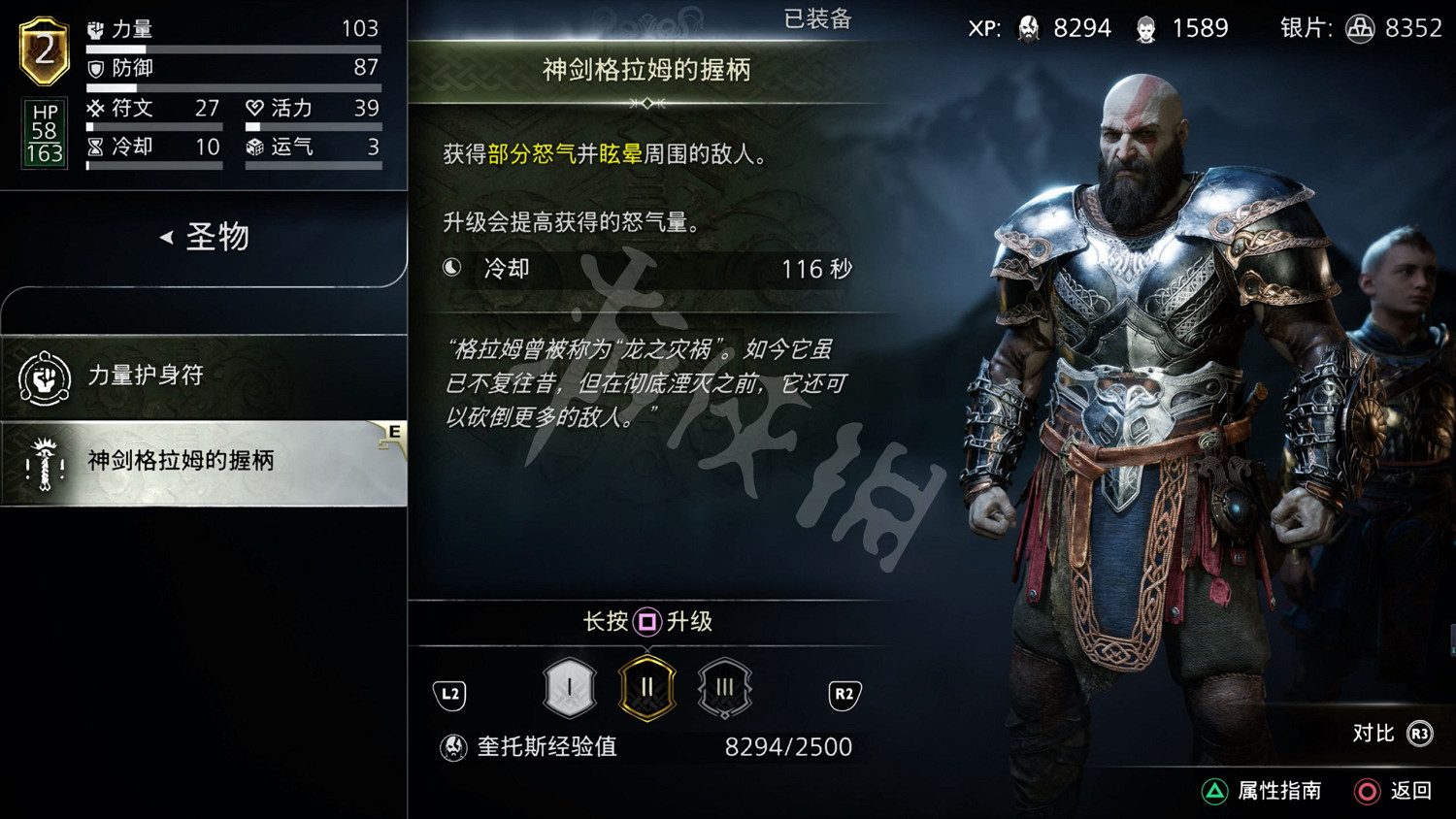Click the 力量 strength stat icon
Viewport: 1456px width, 819px height.
click(94, 28)
